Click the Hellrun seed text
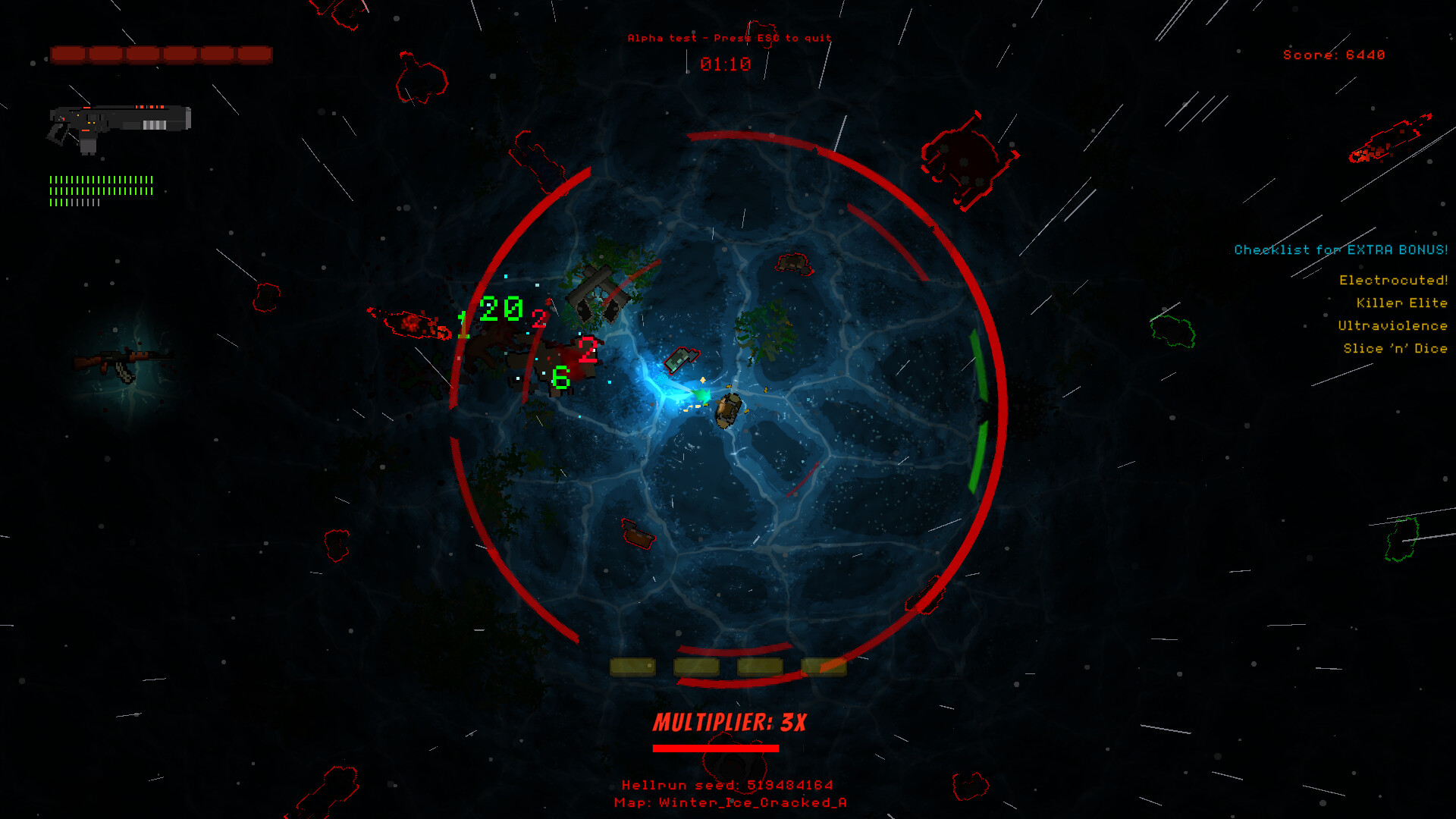Image resolution: width=1456 pixels, height=819 pixels. (728, 786)
